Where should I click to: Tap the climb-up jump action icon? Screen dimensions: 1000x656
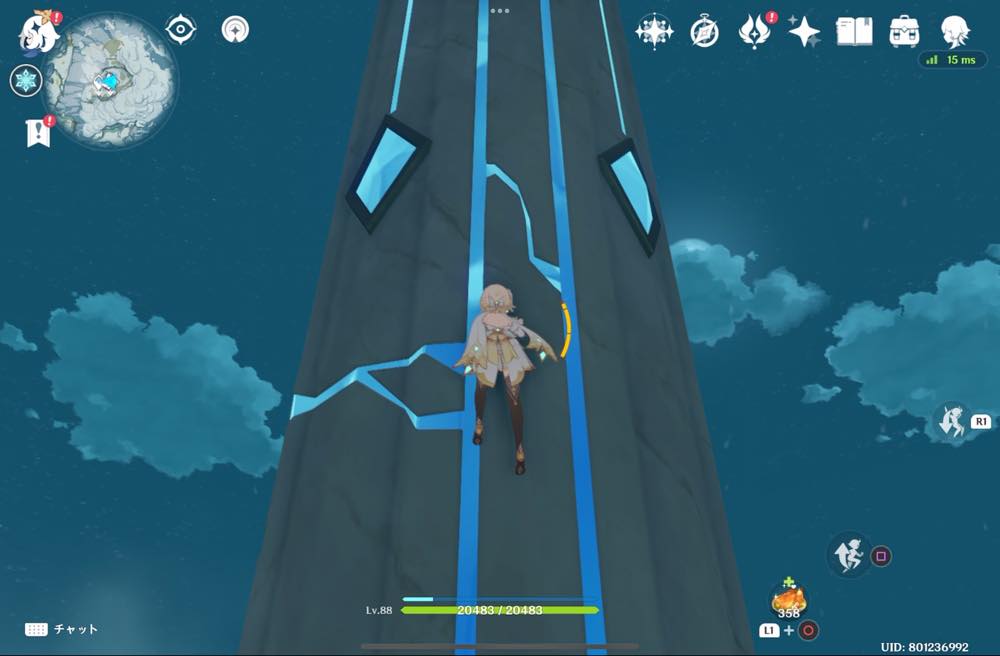(849, 555)
